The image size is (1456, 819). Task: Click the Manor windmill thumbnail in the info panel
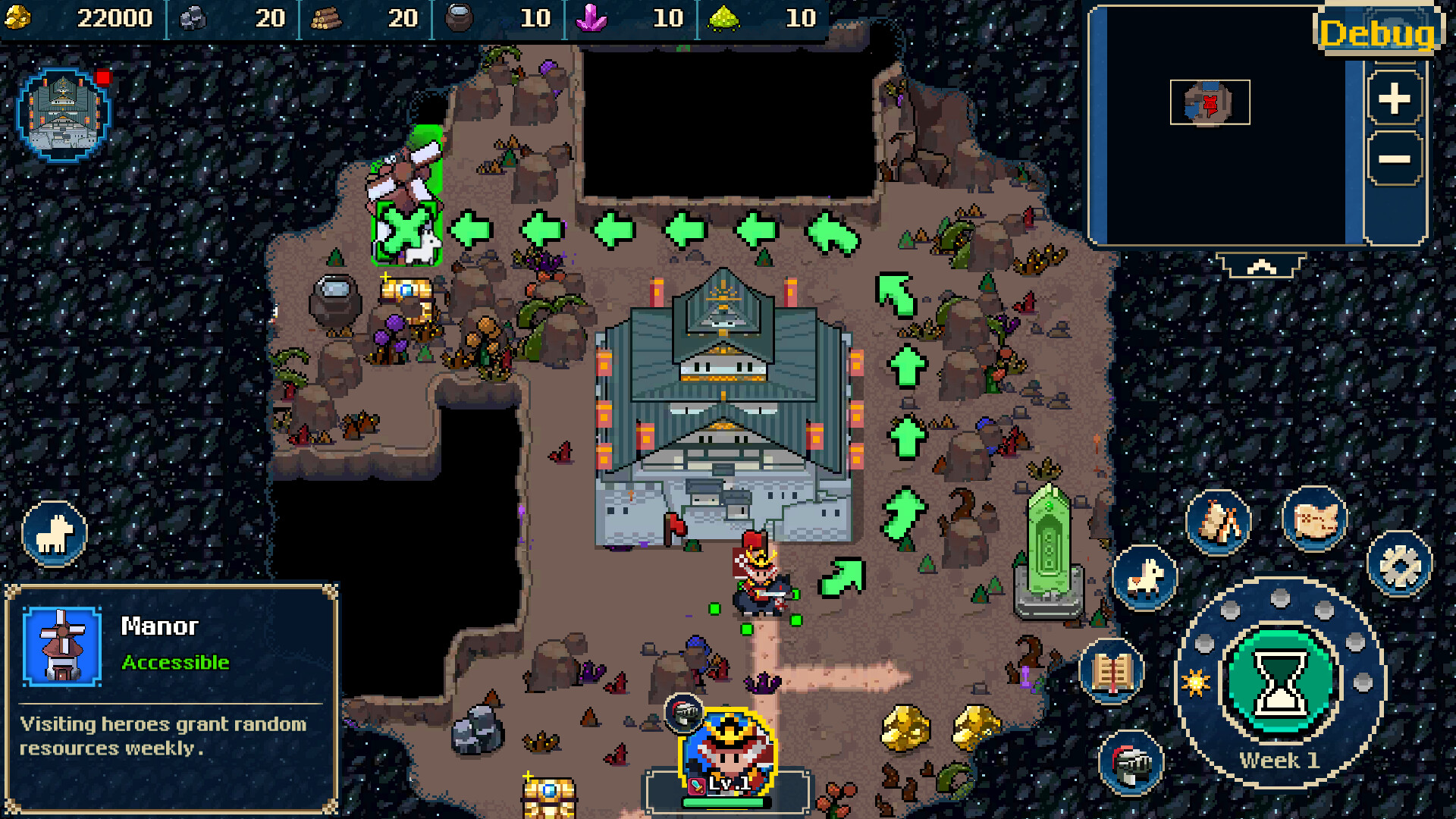click(61, 648)
